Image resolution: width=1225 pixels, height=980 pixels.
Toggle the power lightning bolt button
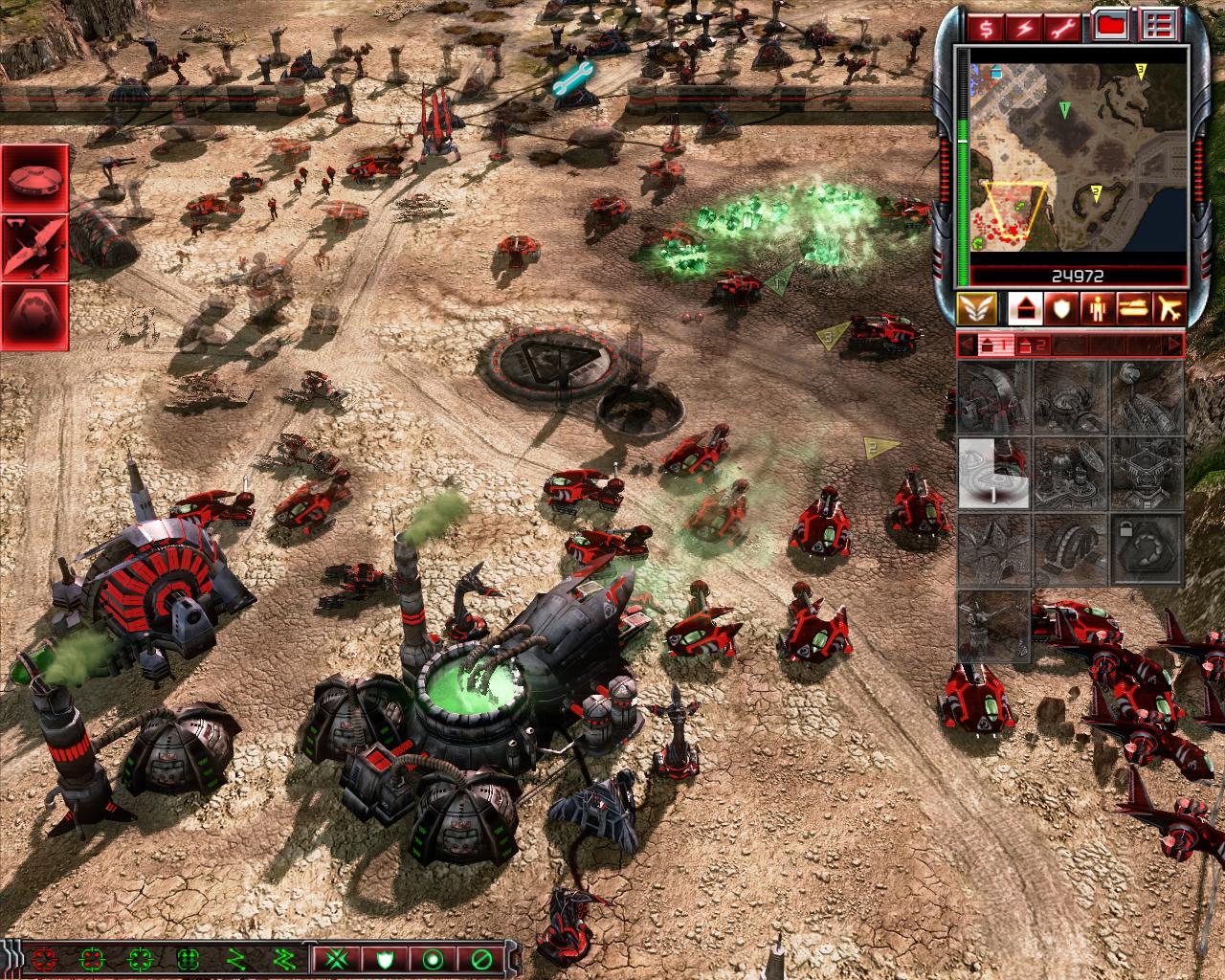click(x=1024, y=28)
